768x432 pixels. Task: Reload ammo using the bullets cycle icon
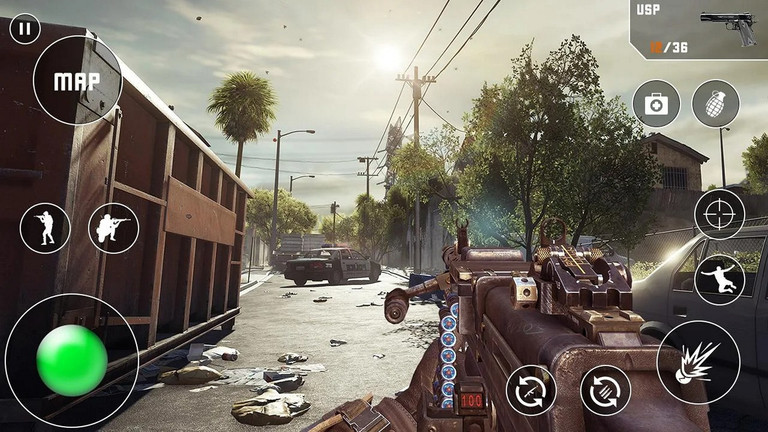click(x=605, y=390)
